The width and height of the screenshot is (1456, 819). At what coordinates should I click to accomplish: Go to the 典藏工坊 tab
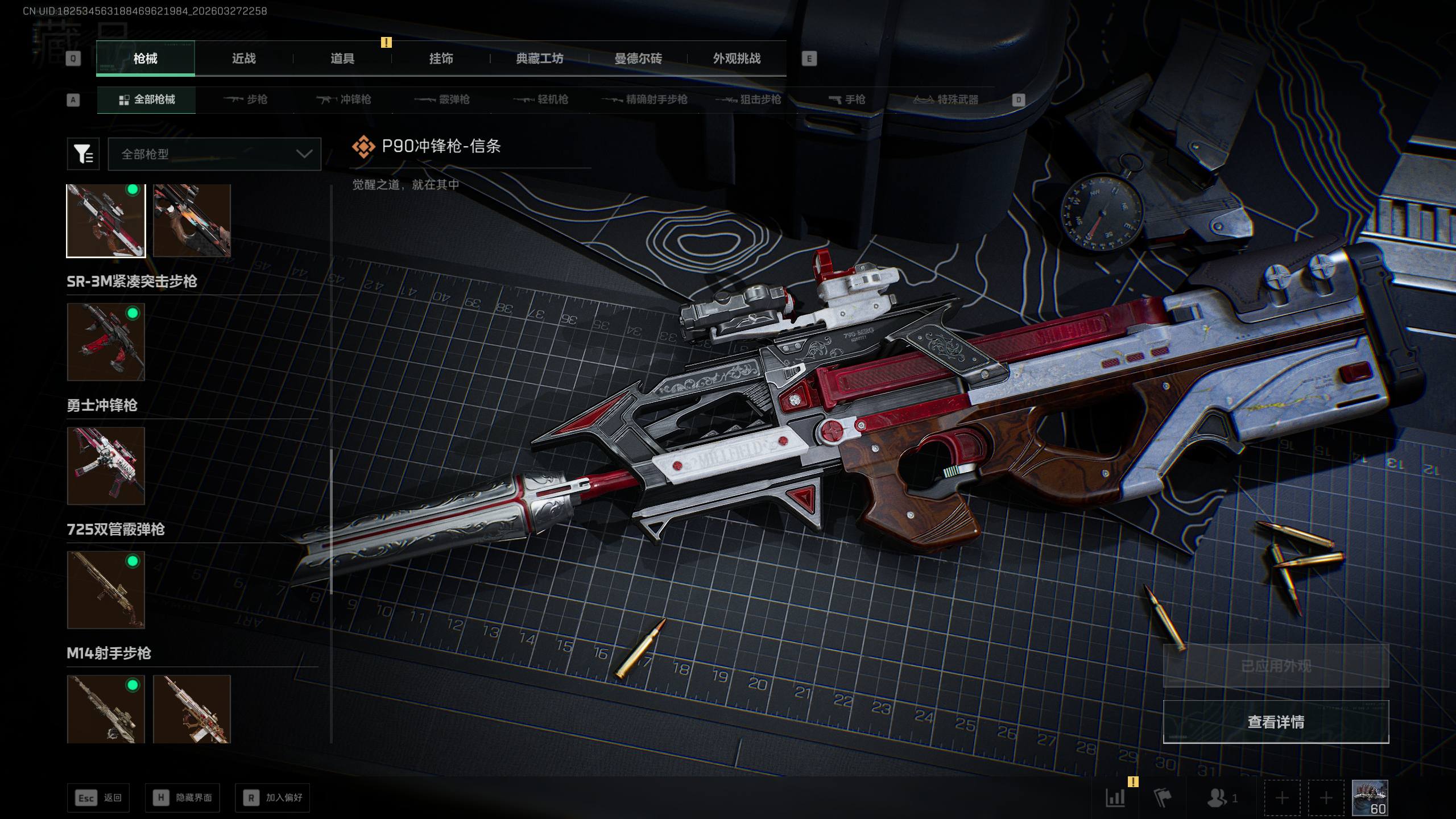[539, 59]
